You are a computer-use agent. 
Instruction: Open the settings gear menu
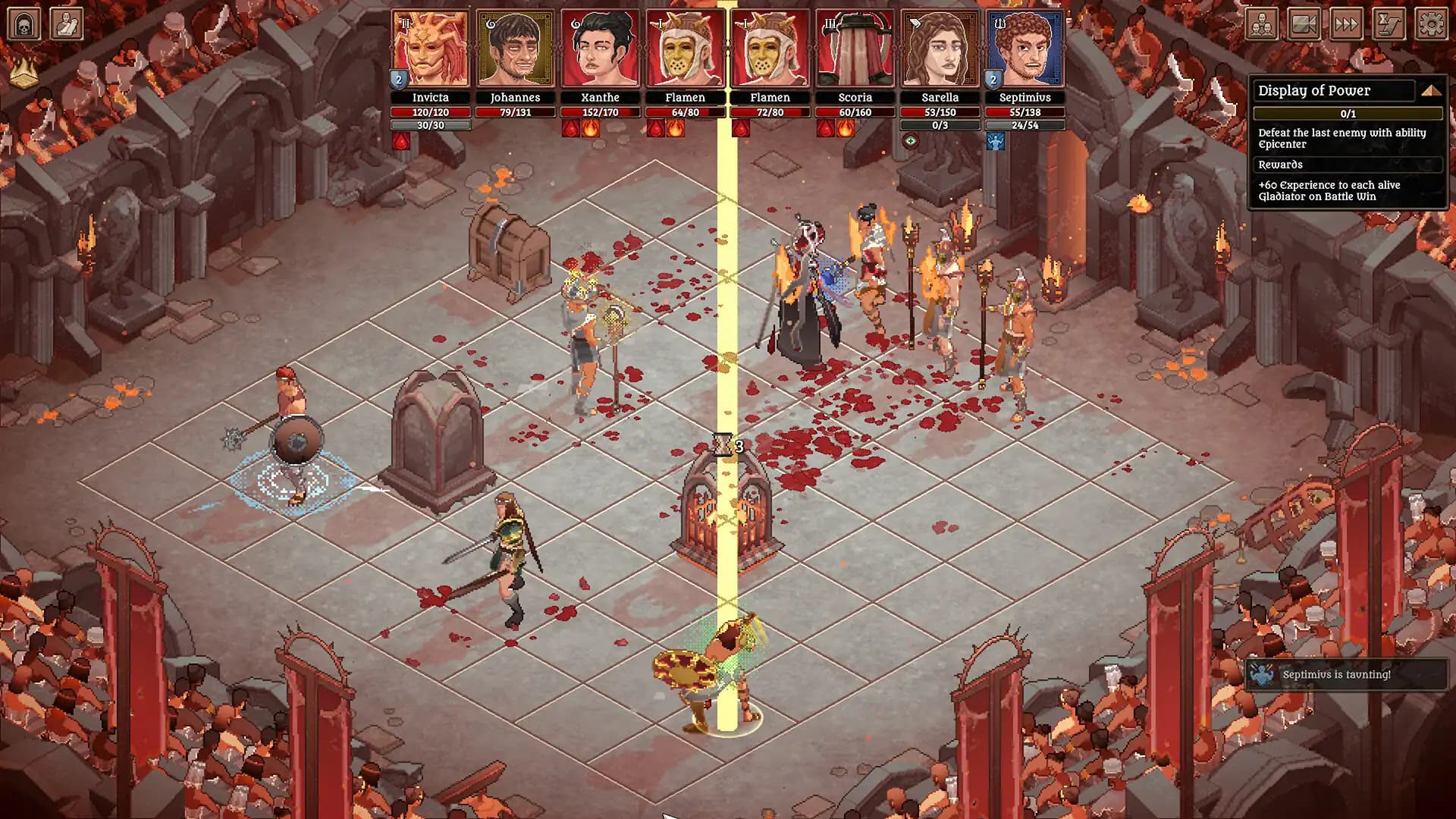1430,24
